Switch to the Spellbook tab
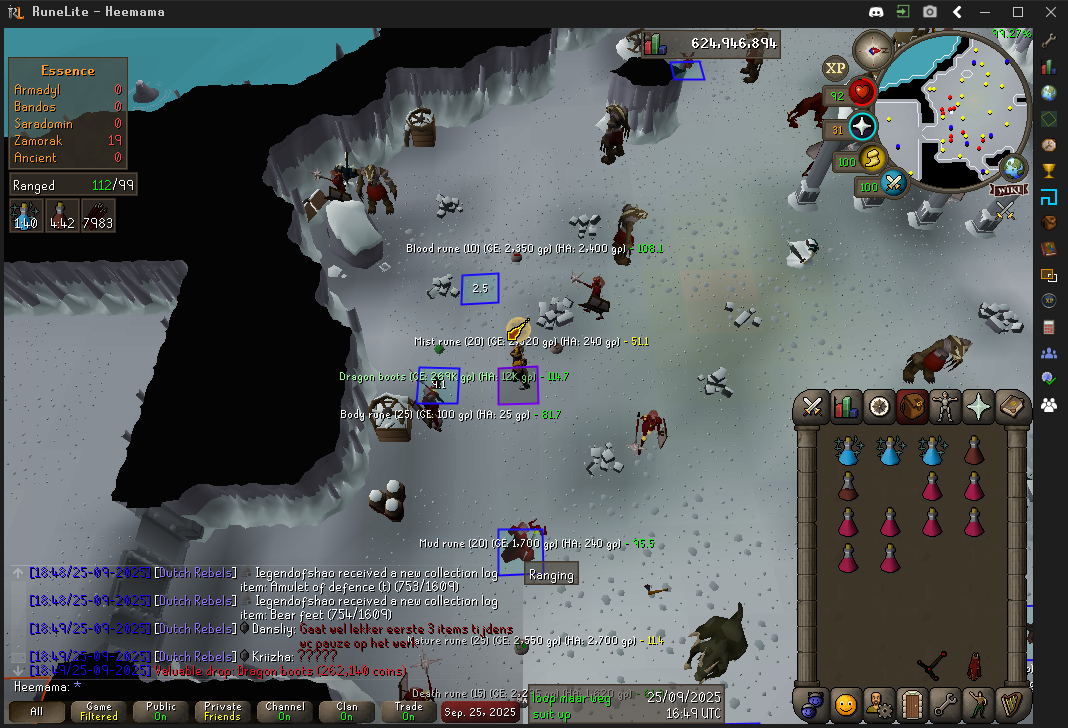Image resolution: width=1068 pixels, height=728 pixels. coord(1011,407)
